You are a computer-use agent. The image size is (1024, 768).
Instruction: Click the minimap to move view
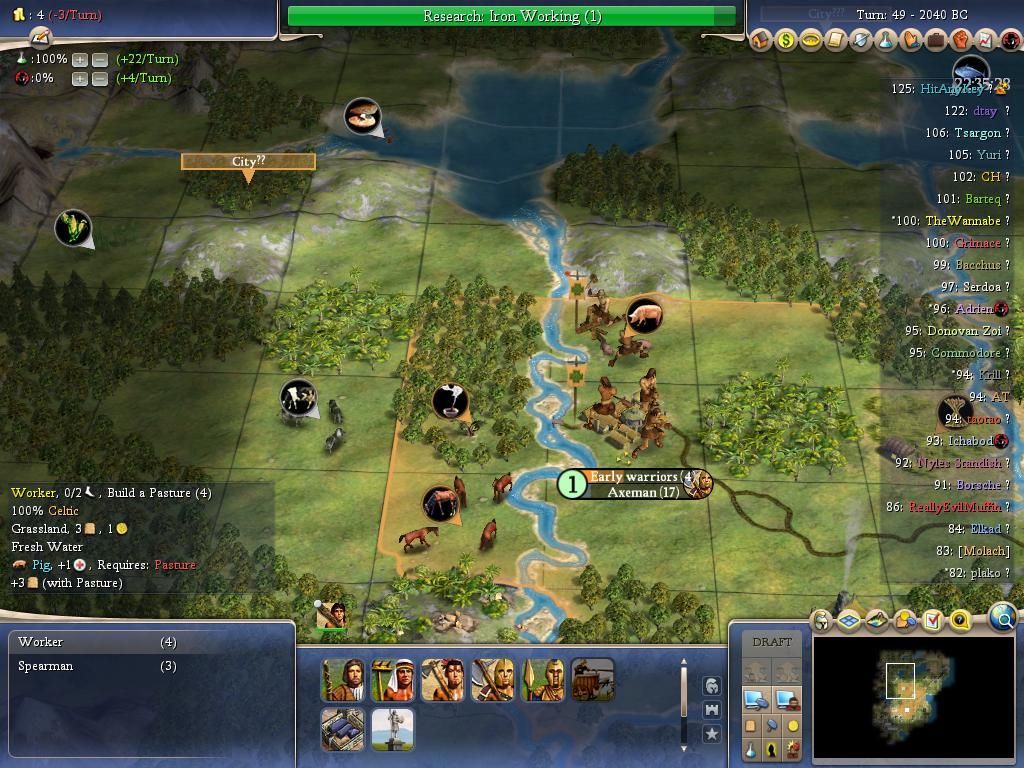[912, 698]
